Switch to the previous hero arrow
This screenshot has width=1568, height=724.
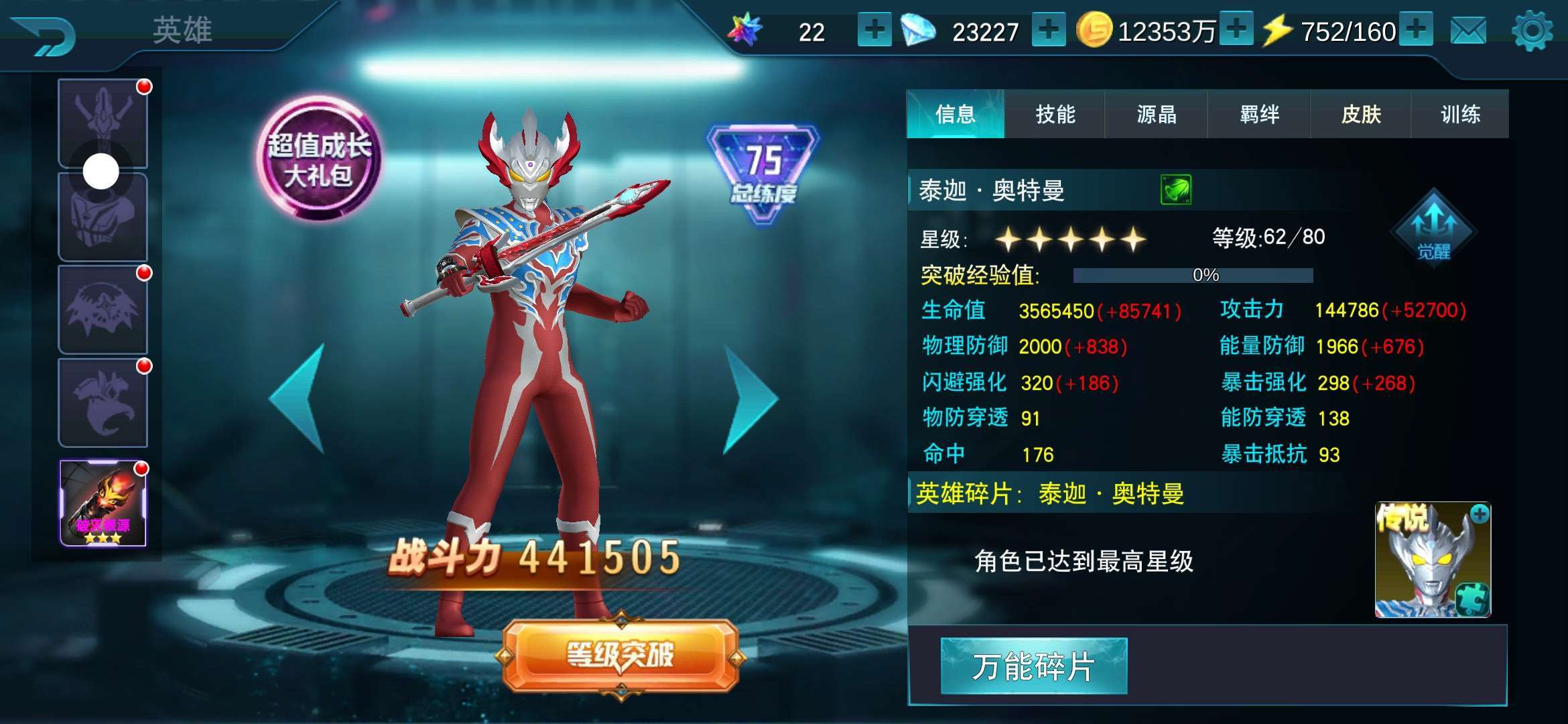299,400
